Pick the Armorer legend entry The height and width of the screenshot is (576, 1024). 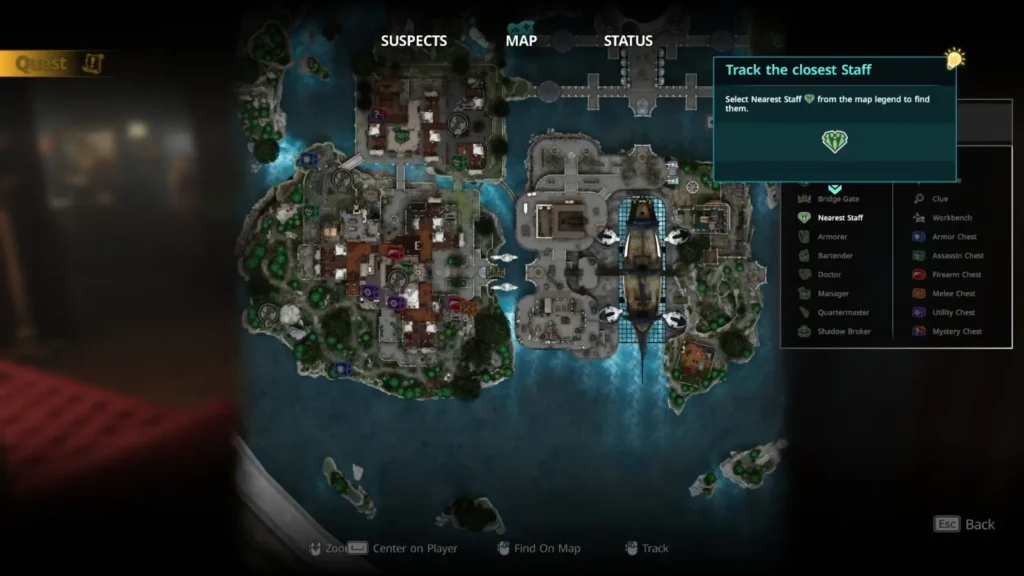[832, 237]
